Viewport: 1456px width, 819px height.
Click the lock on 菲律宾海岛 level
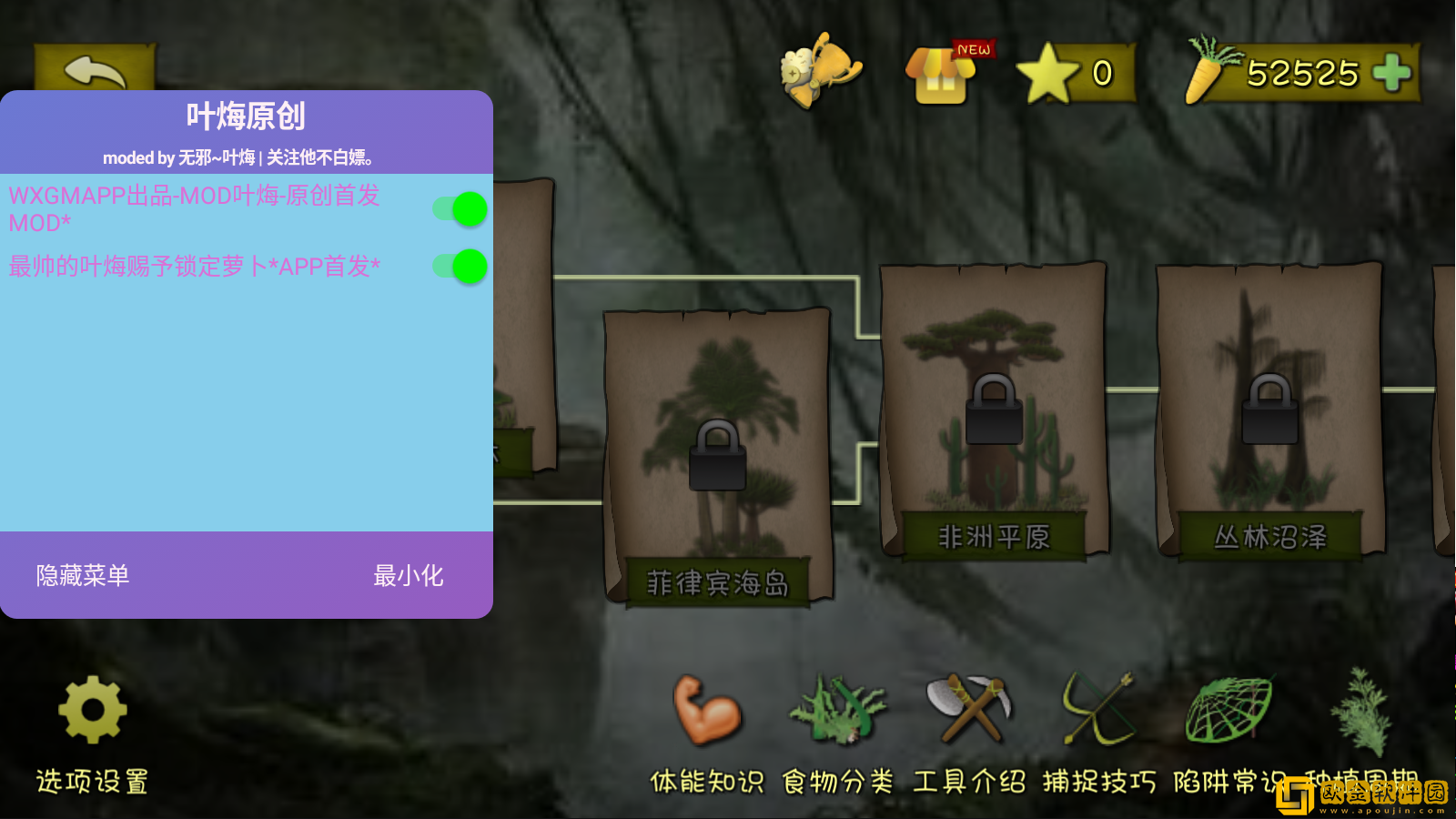[718, 457]
